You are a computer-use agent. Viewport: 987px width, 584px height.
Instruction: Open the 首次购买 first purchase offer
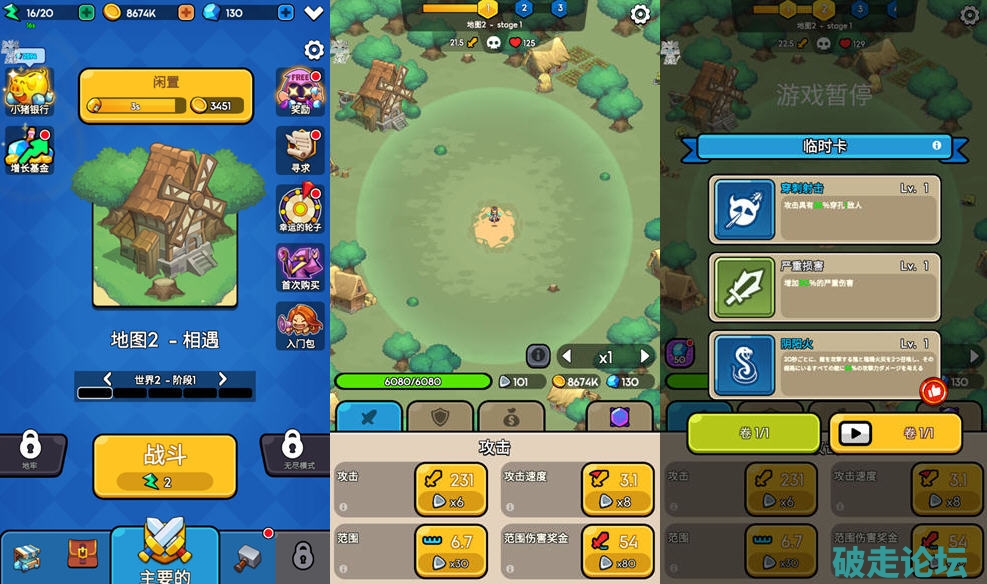pyautogui.click(x=300, y=267)
